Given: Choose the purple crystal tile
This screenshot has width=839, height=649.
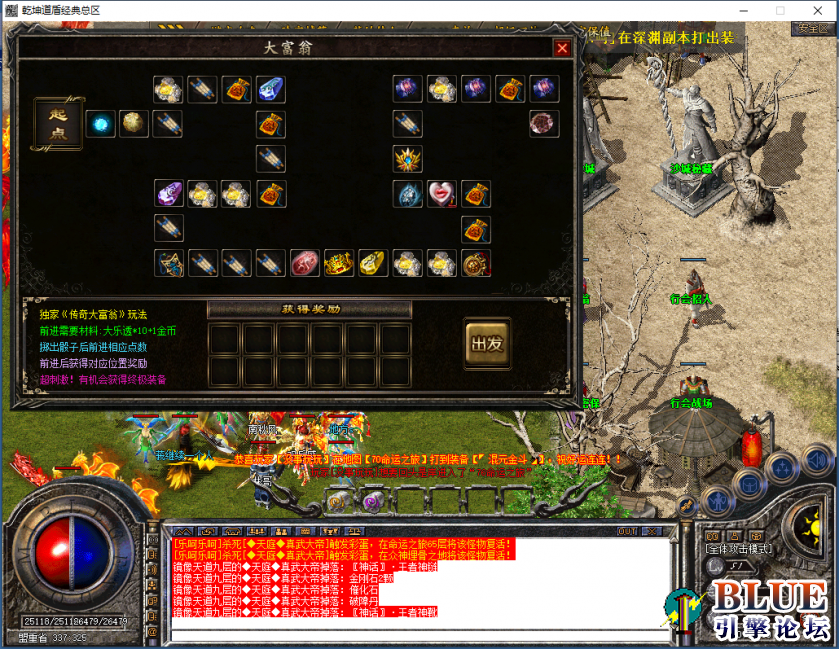Looking at the screenshot, I should pos(168,193).
